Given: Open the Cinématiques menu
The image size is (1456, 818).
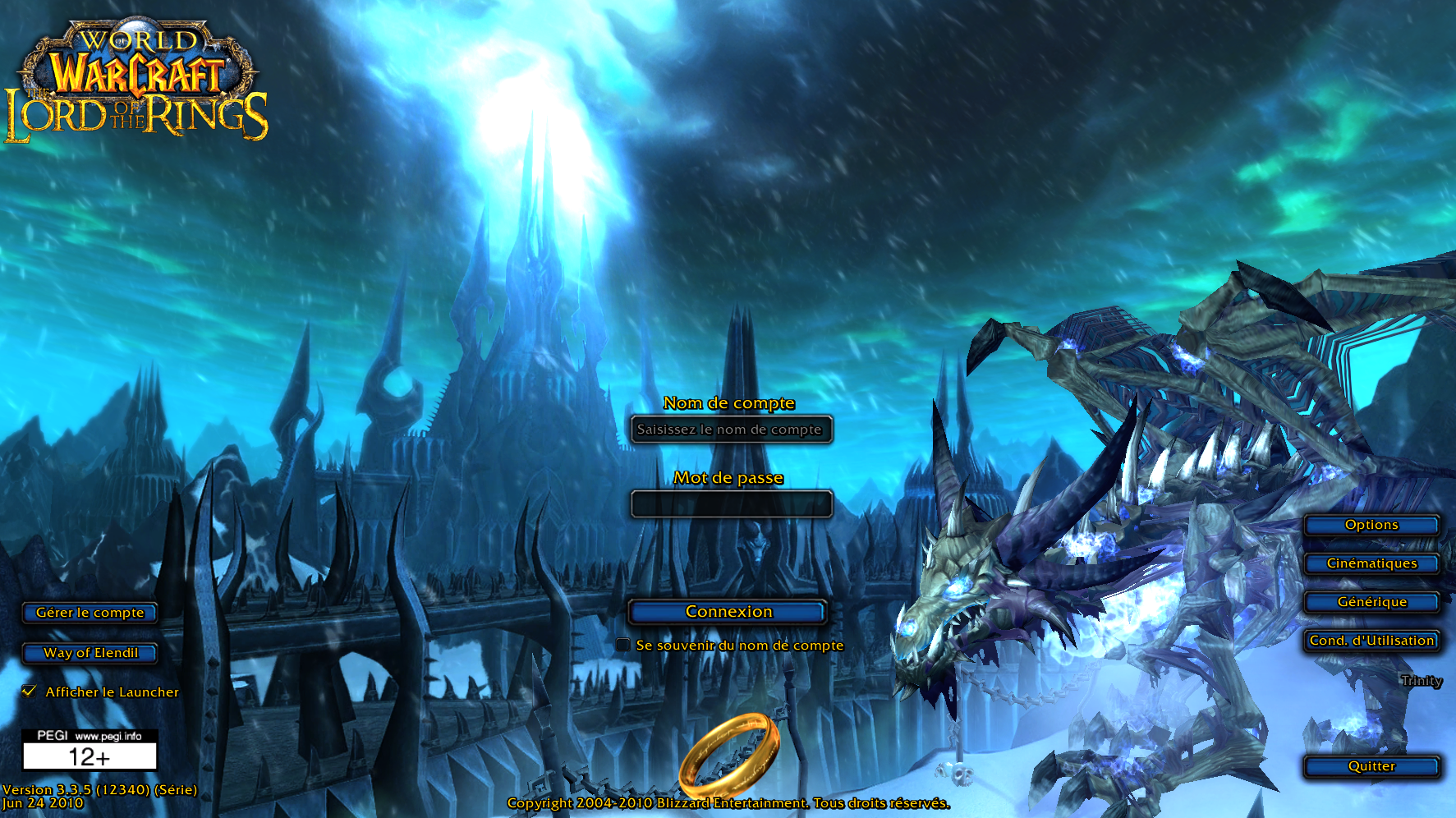Looking at the screenshot, I should click(1371, 563).
